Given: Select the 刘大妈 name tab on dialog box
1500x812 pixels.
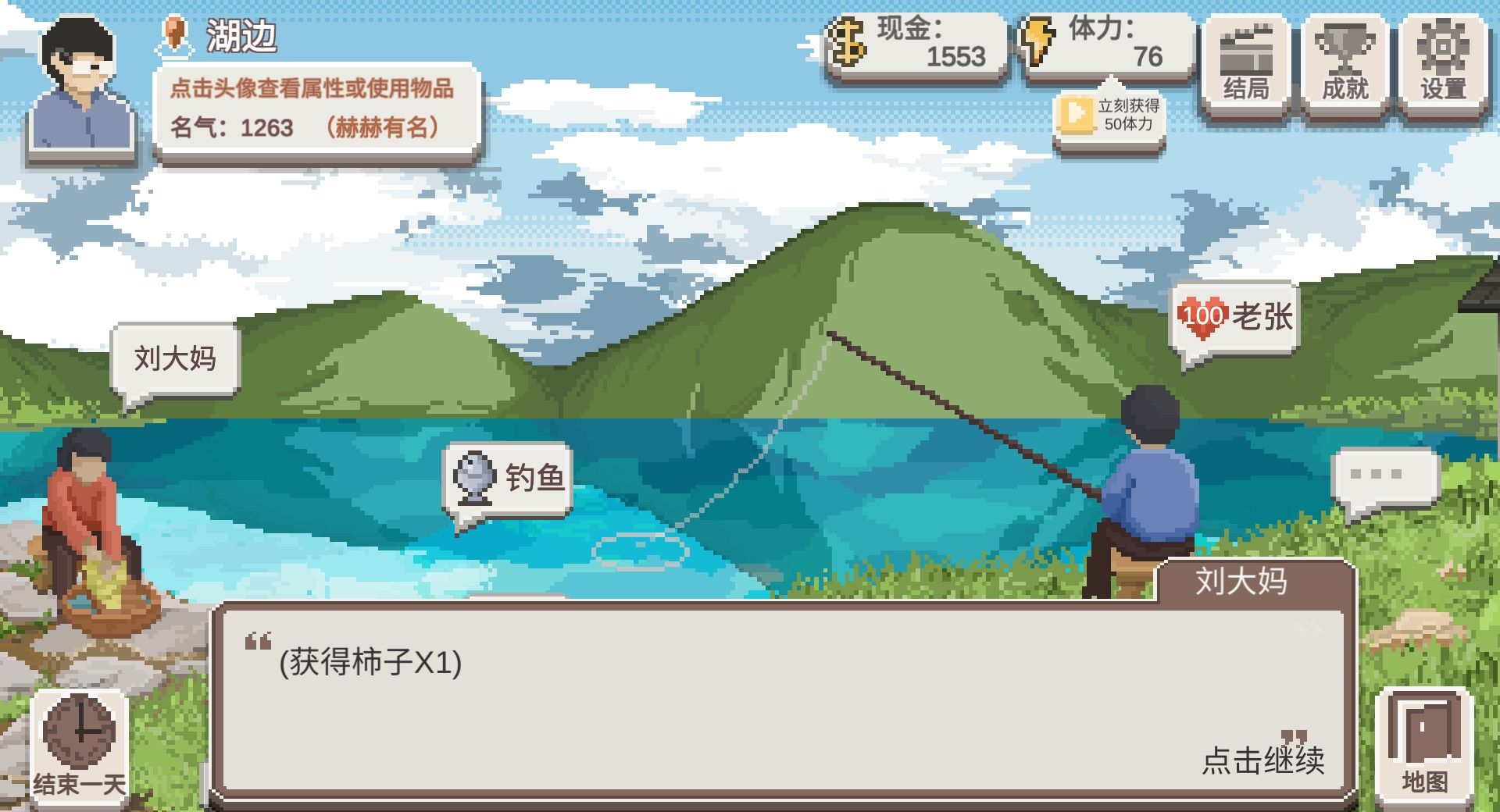Looking at the screenshot, I should coord(1242,582).
